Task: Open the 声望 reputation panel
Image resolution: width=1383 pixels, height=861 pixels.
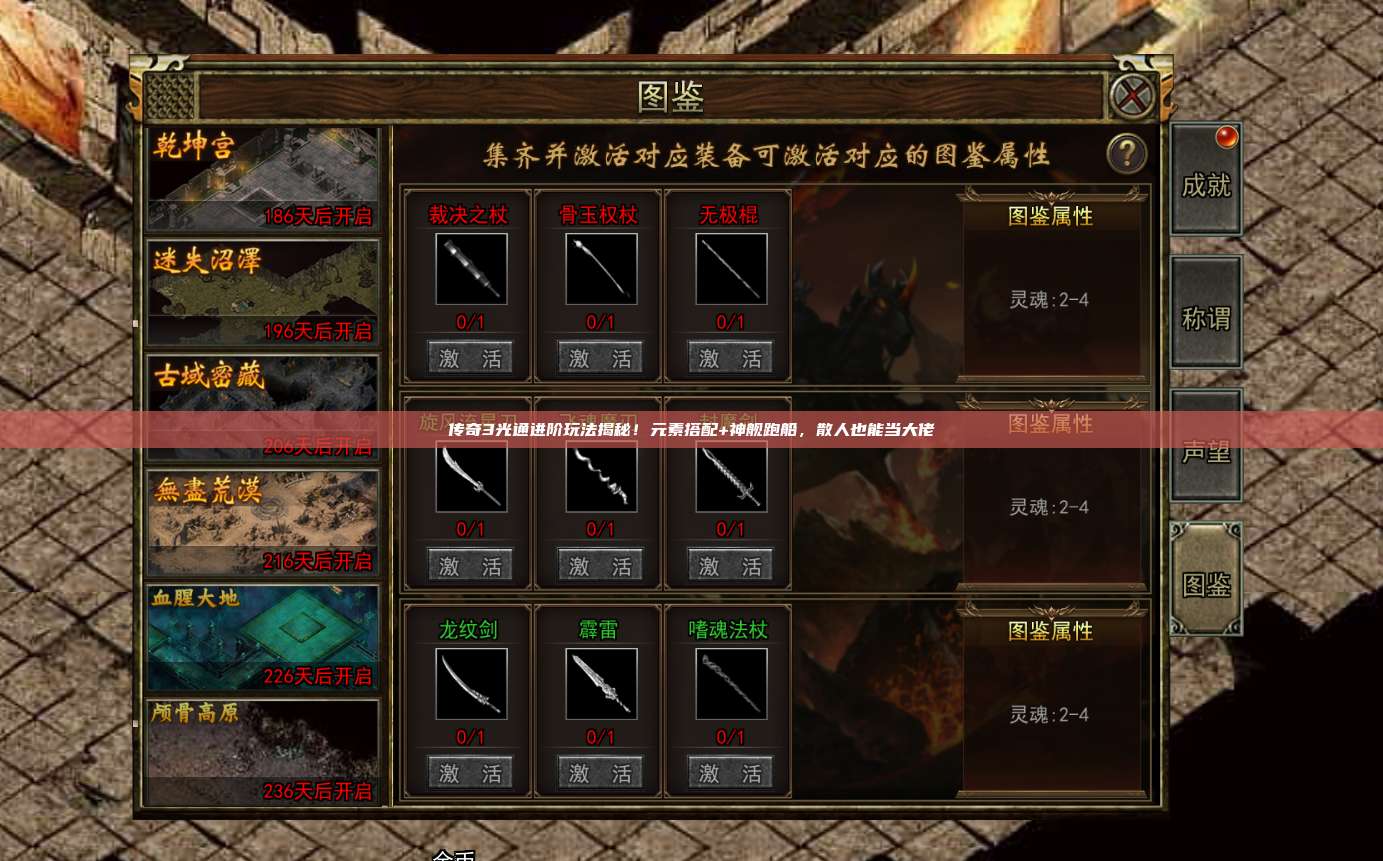Action: 1206,450
